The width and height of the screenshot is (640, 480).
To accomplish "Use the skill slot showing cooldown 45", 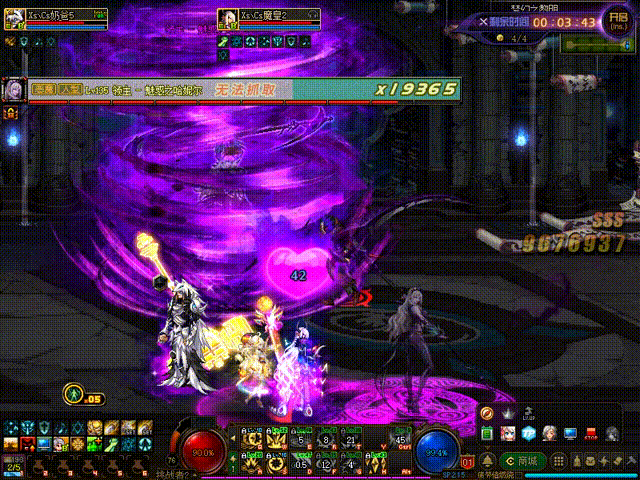I will 402,438.
